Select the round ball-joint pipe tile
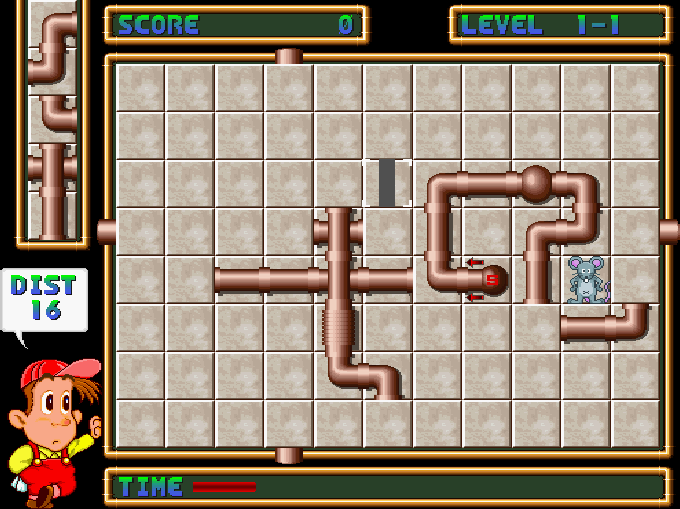 pyautogui.click(x=537, y=183)
